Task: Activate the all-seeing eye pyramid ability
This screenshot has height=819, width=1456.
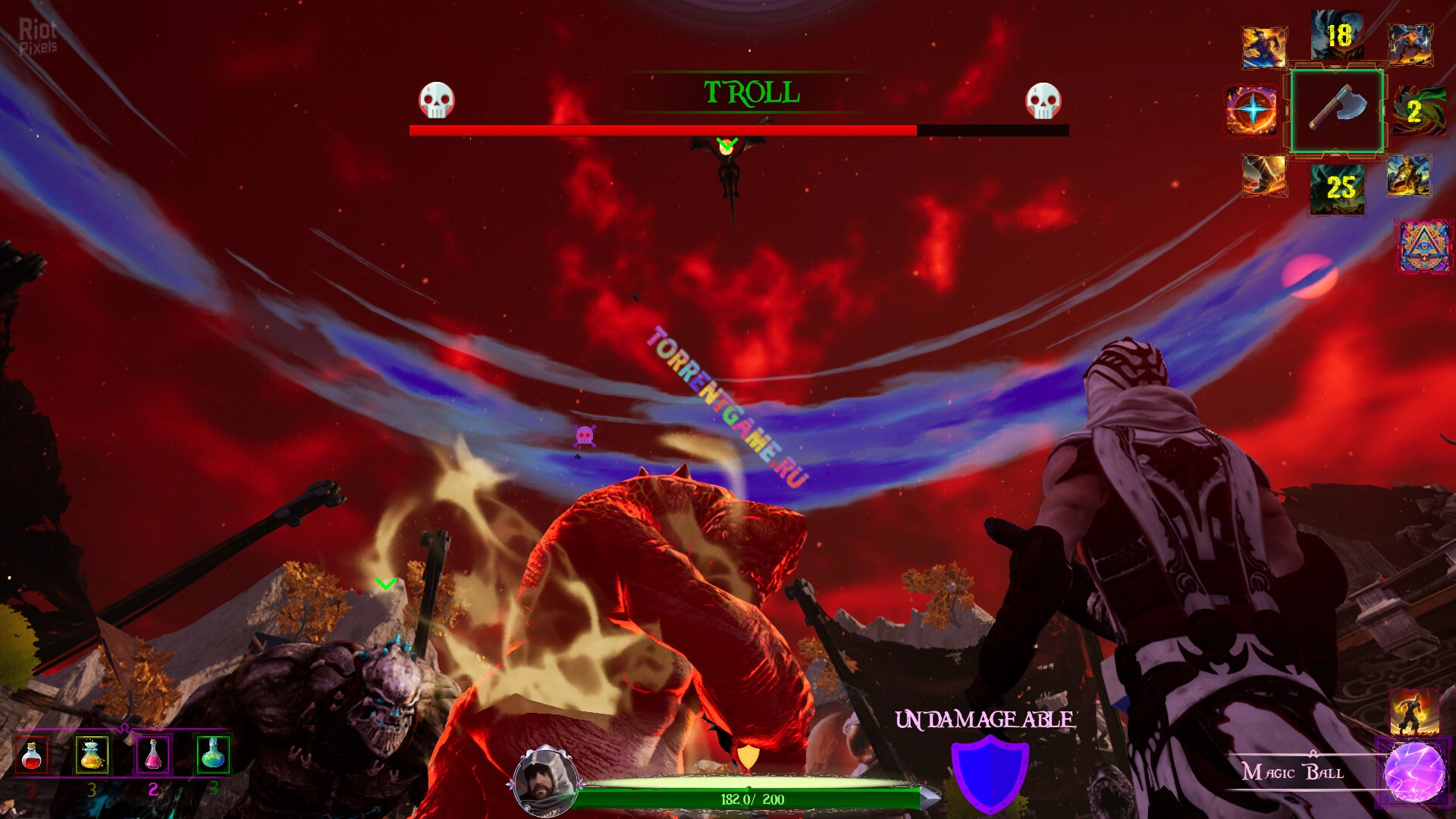Action: (1424, 246)
